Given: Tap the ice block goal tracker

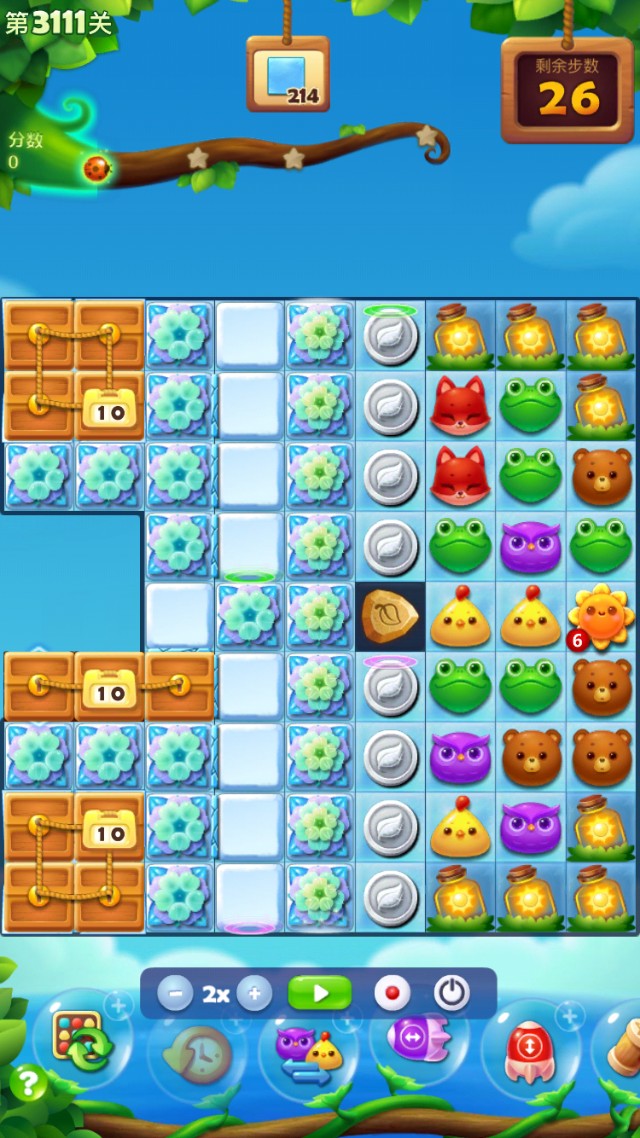Looking at the screenshot, I should 287,76.
